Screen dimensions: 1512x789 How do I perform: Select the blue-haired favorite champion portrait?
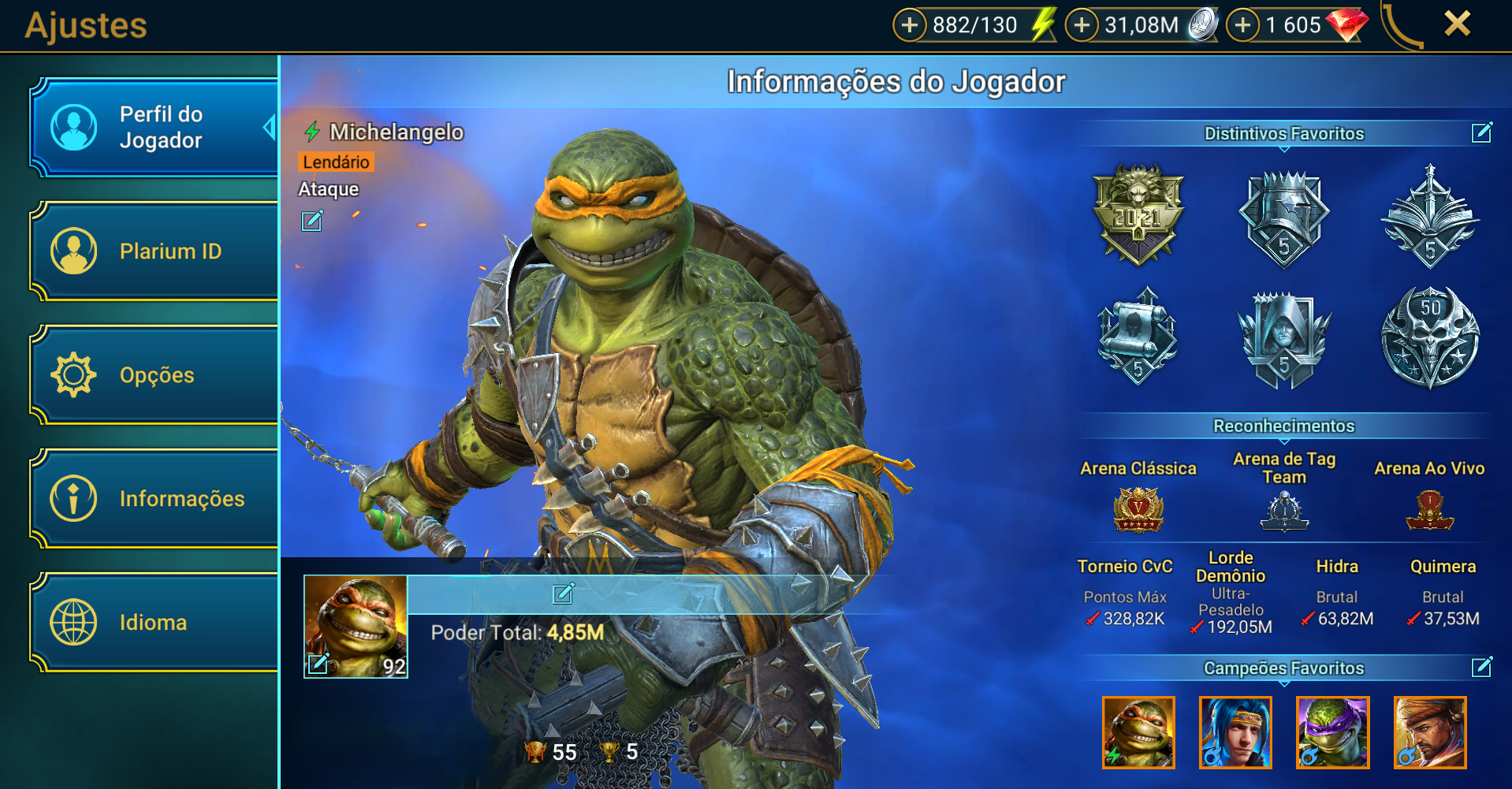click(x=1235, y=732)
